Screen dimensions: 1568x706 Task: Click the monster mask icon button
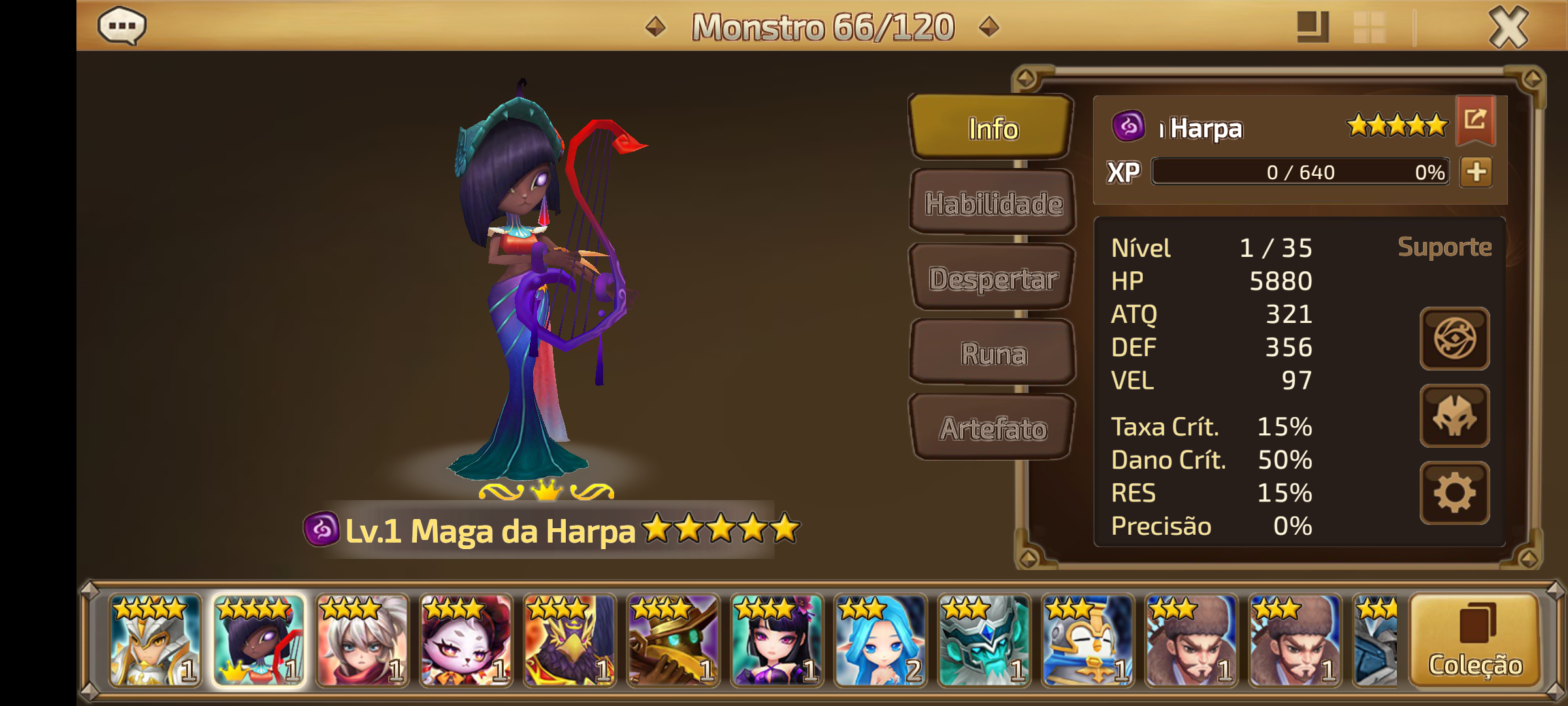point(1454,416)
